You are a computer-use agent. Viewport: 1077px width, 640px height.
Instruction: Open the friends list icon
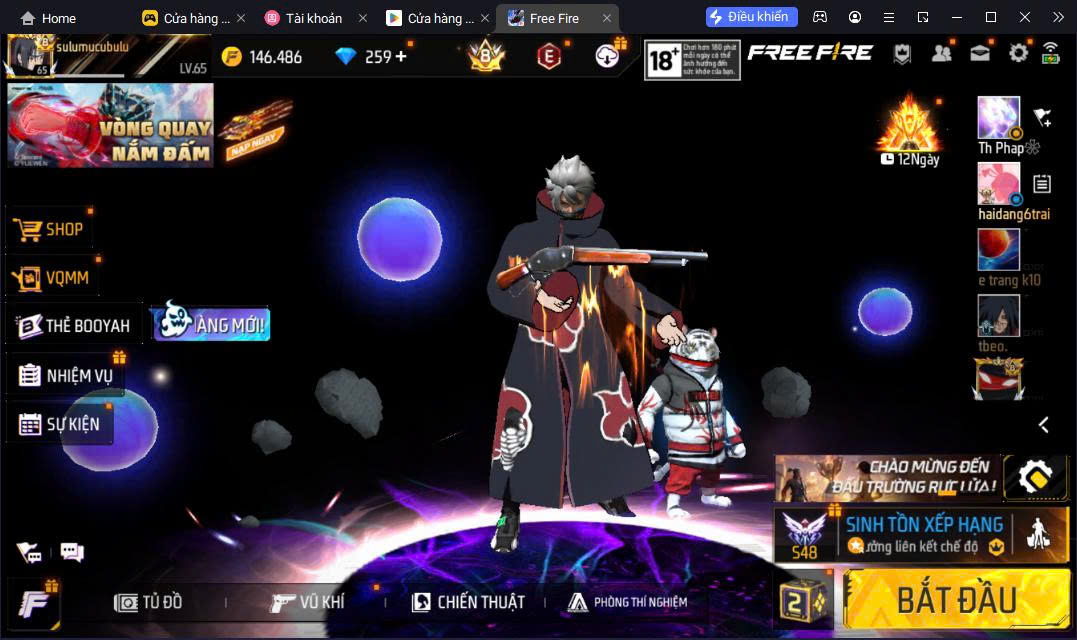(941, 53)
